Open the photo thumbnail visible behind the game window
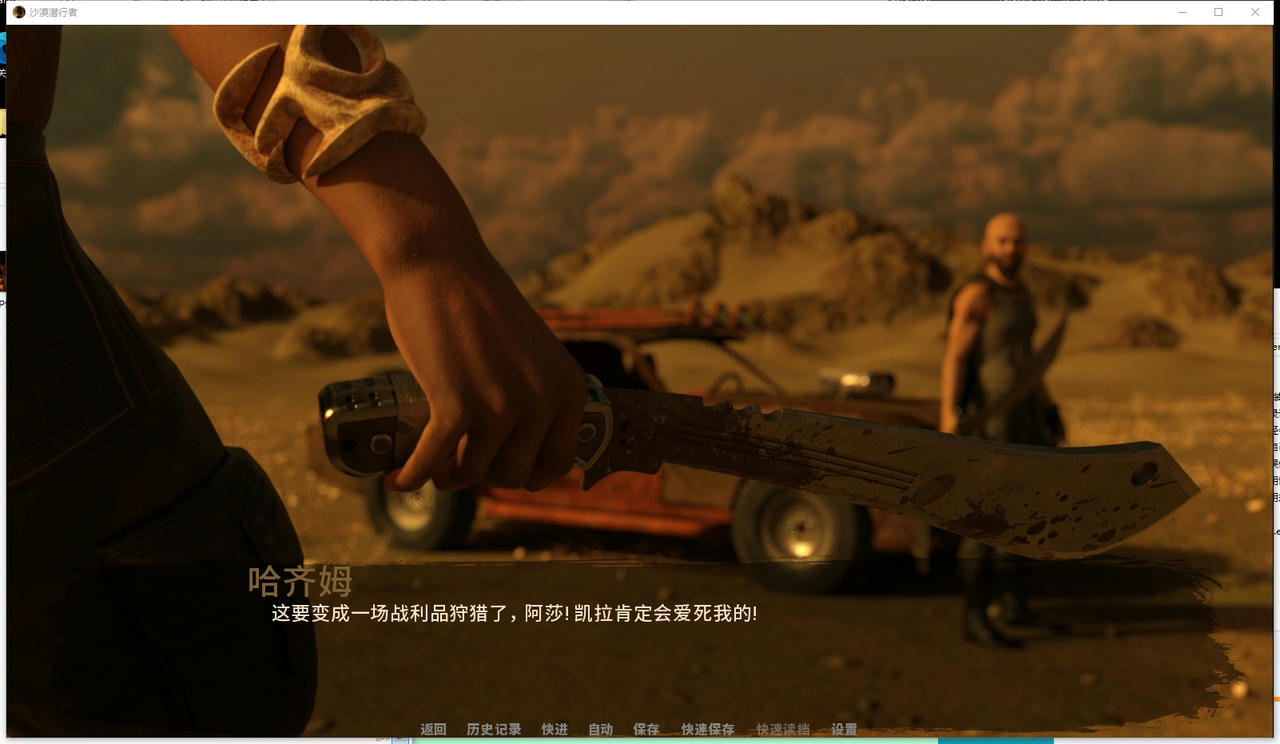1280x744 pixels. tap(4, 272)
